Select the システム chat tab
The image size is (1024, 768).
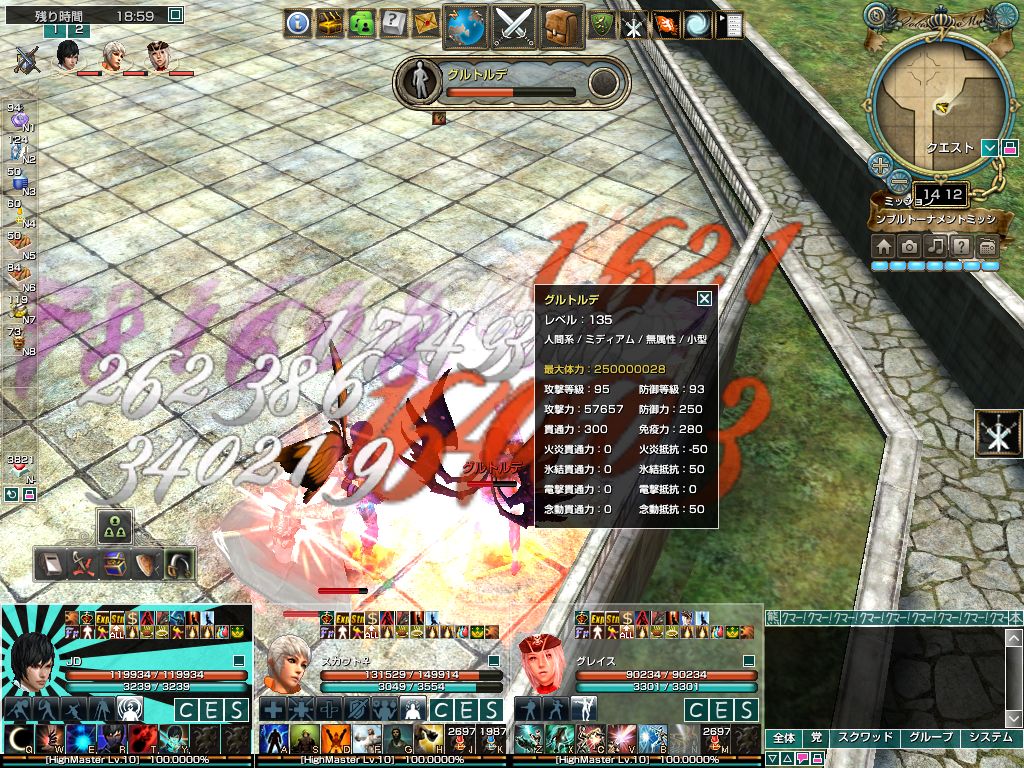pos(989,738)
